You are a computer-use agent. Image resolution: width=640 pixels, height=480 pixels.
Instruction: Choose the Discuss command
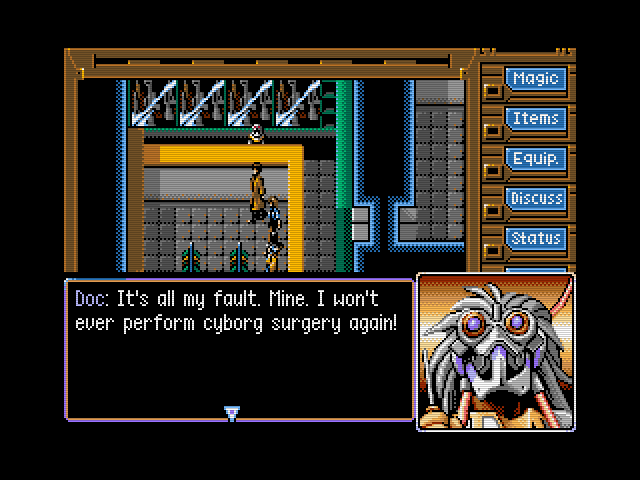[535, 199]
